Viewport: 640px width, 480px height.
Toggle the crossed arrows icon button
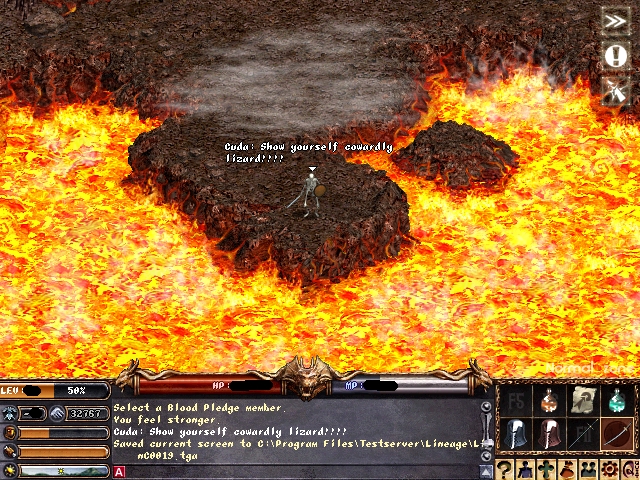click(614, 91)
